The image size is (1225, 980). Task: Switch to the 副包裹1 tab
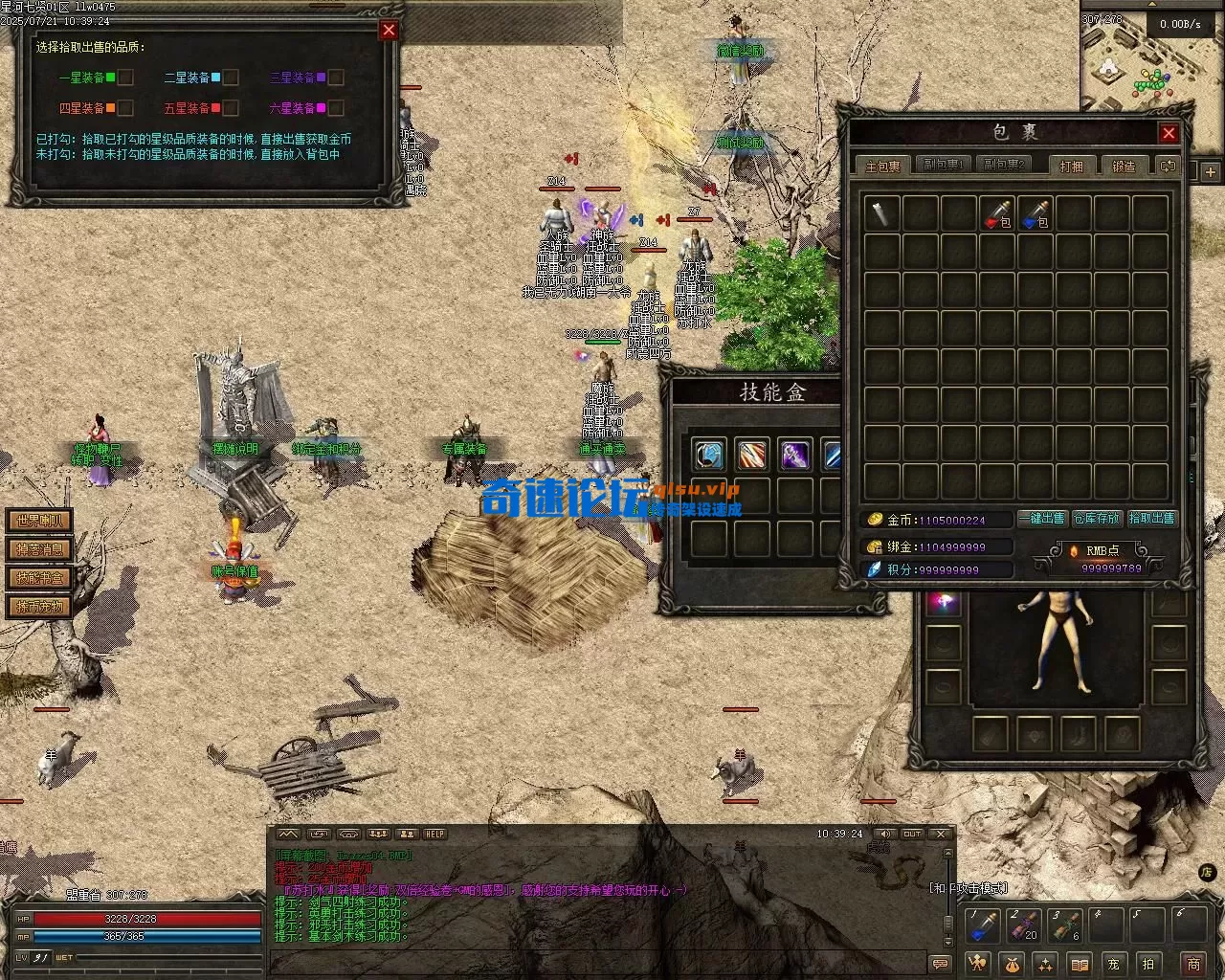pos(942,166)
